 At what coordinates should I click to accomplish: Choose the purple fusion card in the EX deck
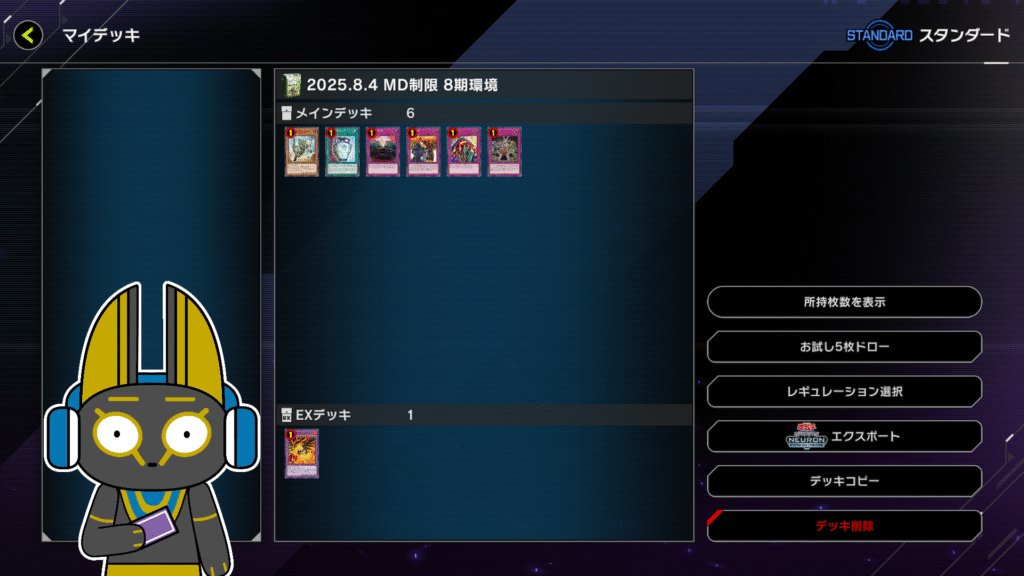(301, 454)
